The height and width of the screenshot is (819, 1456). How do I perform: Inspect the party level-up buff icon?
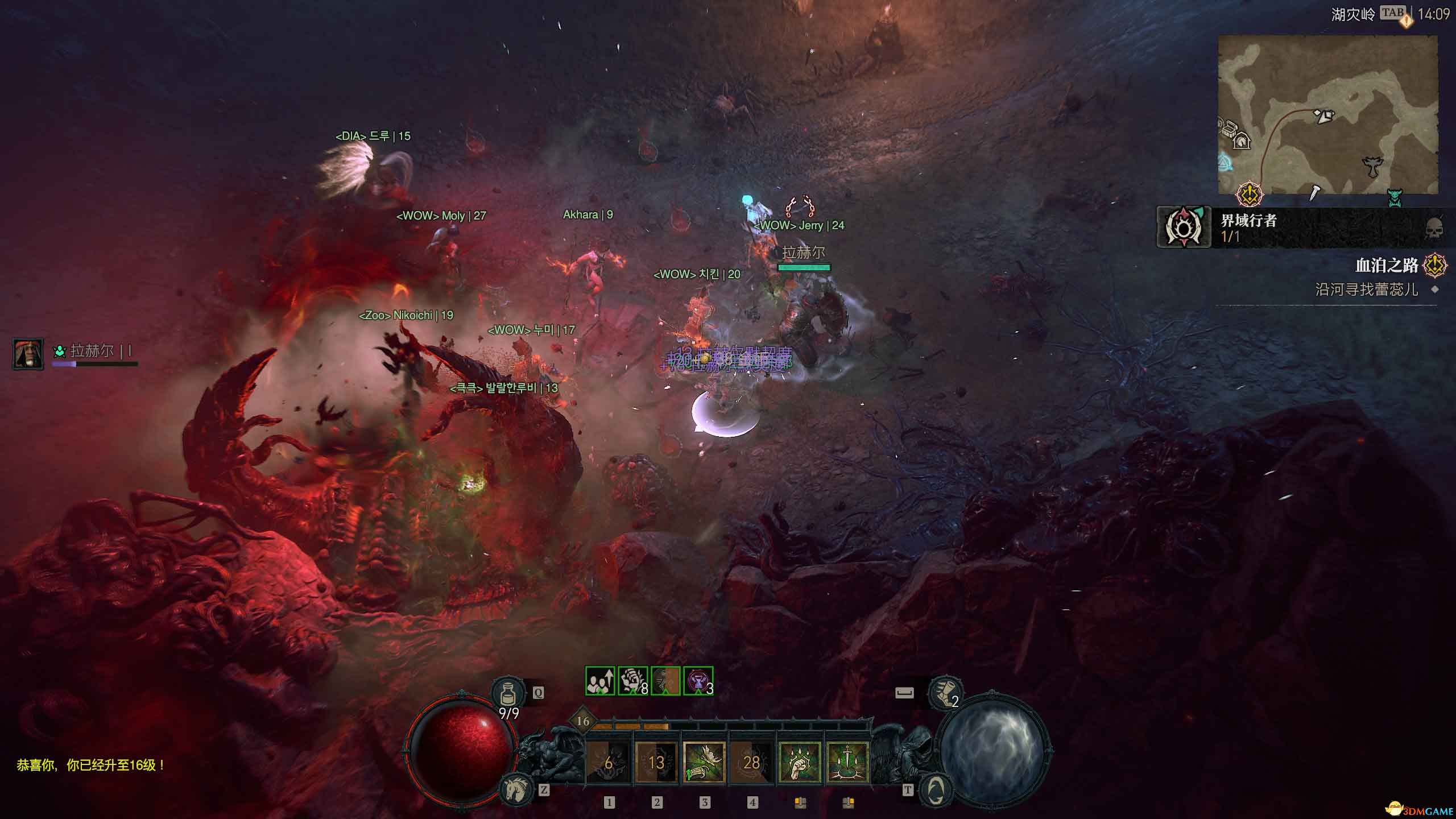click(x=600, y=681)
